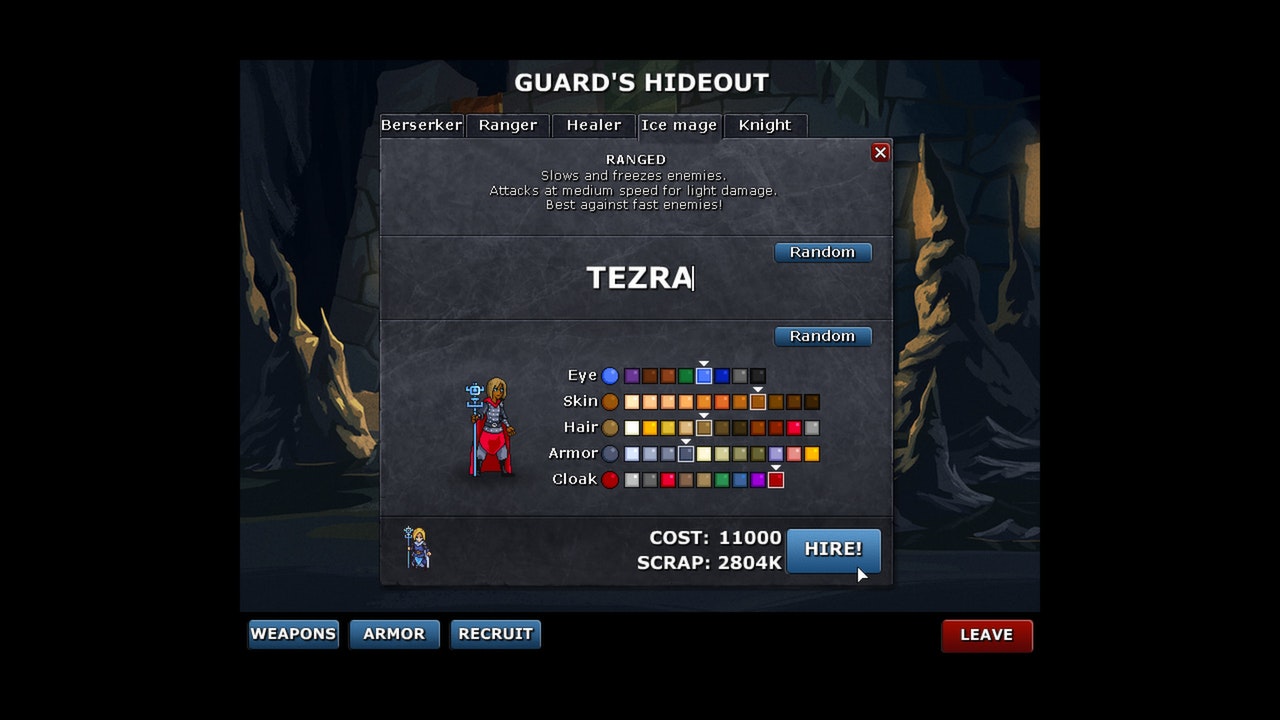Open the Ranger class tab
Image resolution: width=1280 pixels, height=720 pixels.
[x=508, y=125]
